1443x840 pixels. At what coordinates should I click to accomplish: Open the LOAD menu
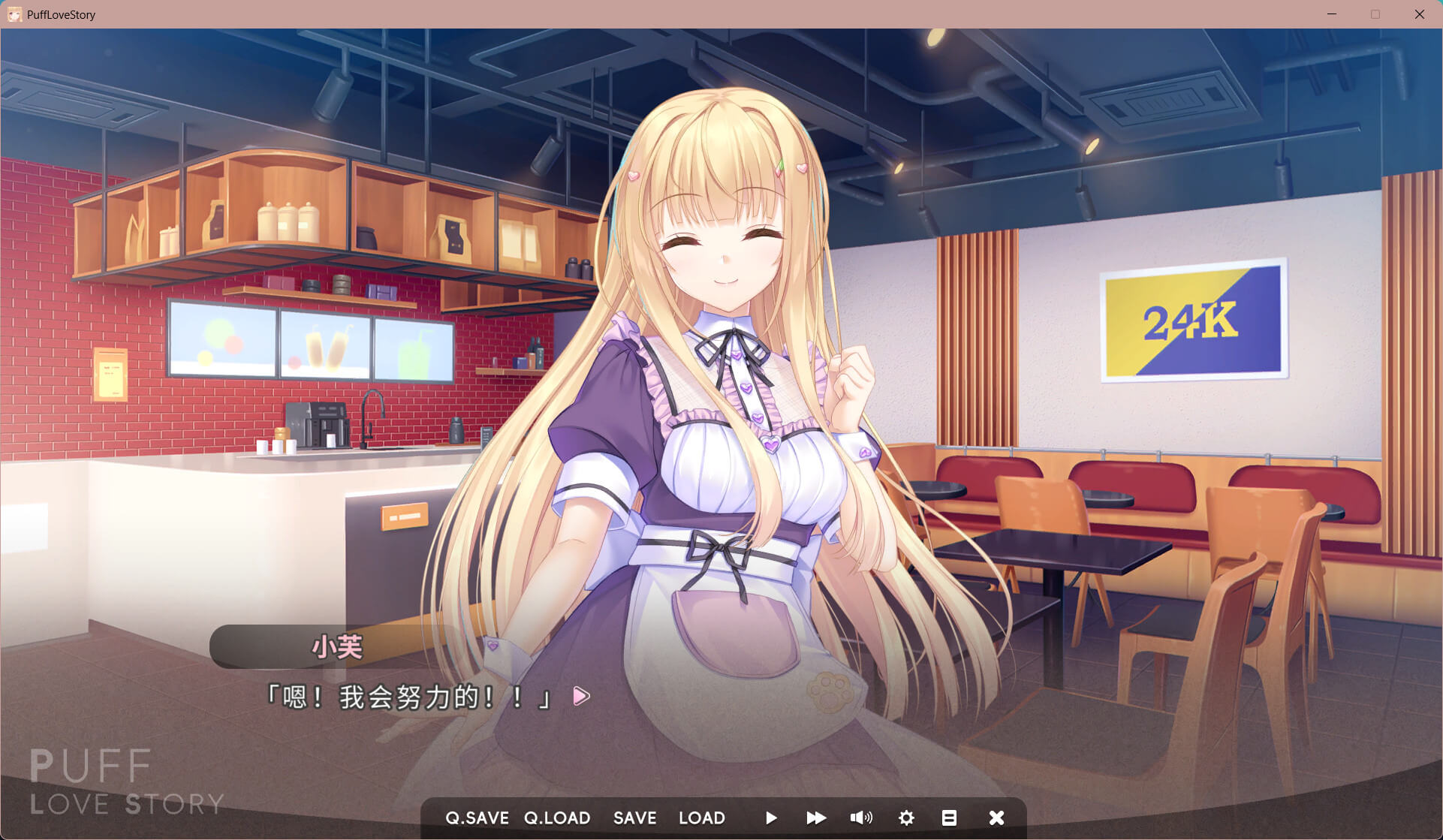(x=702, y=817)
